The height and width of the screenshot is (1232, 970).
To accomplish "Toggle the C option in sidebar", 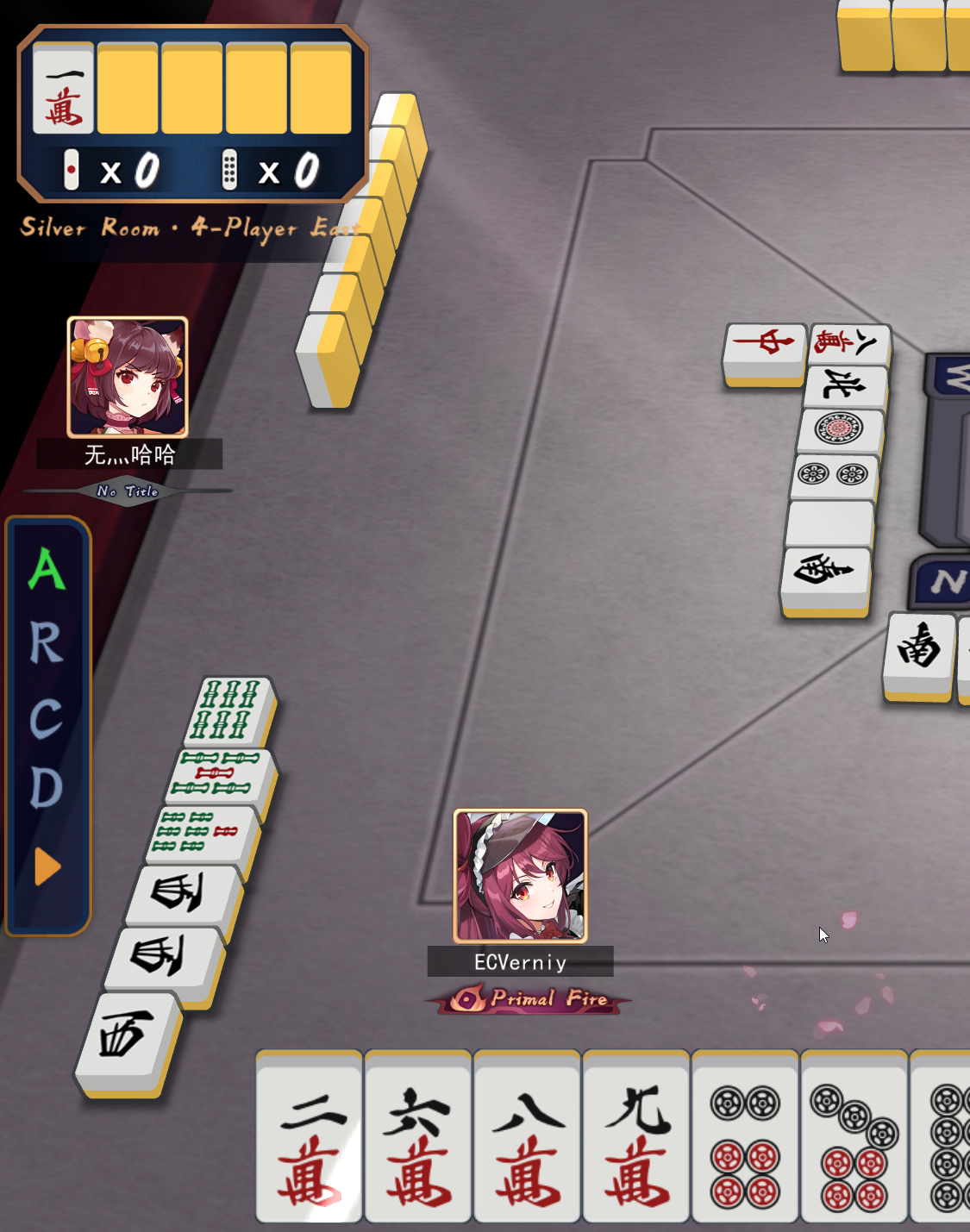I will click(47, 718).
